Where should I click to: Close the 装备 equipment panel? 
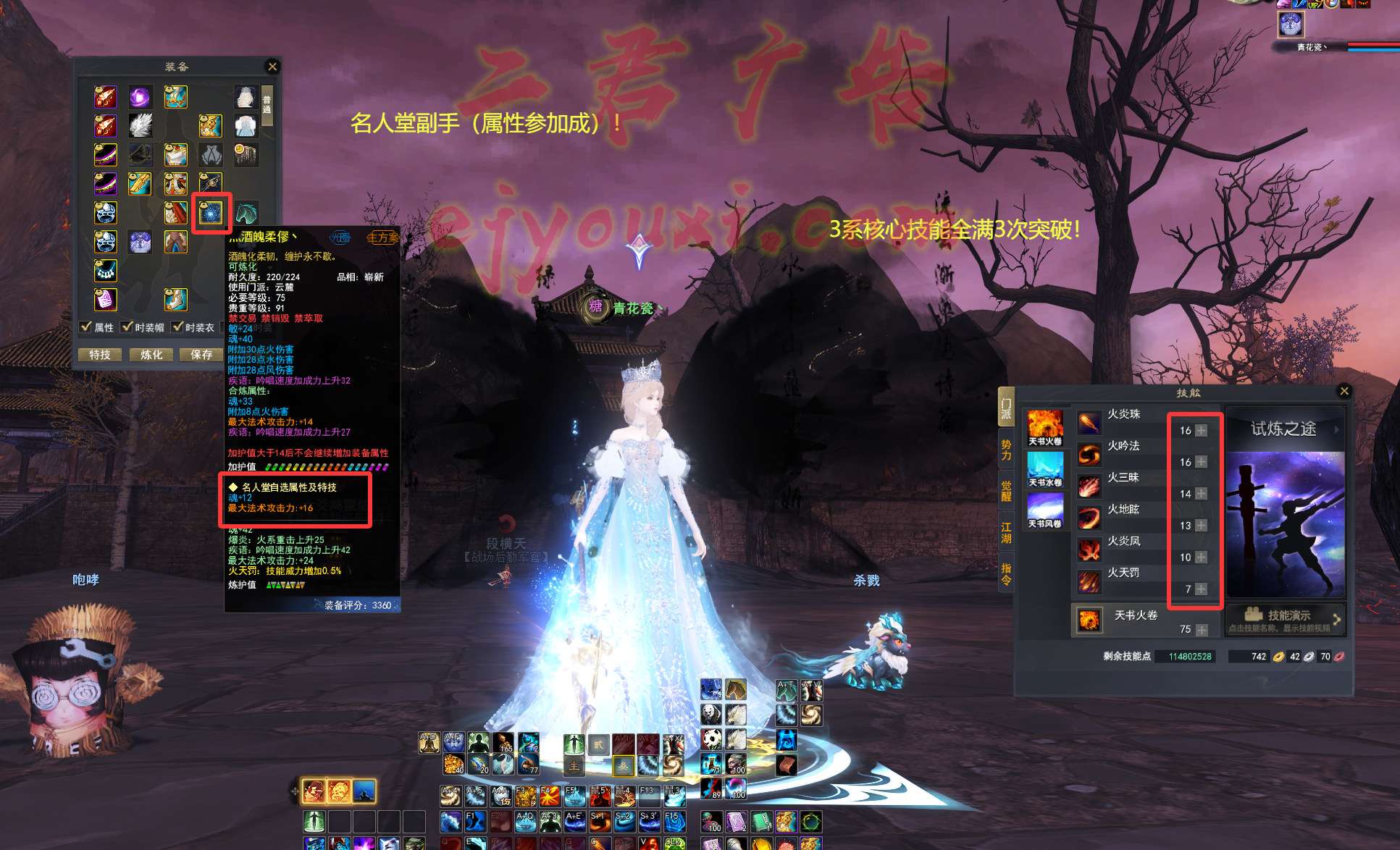[x=272, y=67]
